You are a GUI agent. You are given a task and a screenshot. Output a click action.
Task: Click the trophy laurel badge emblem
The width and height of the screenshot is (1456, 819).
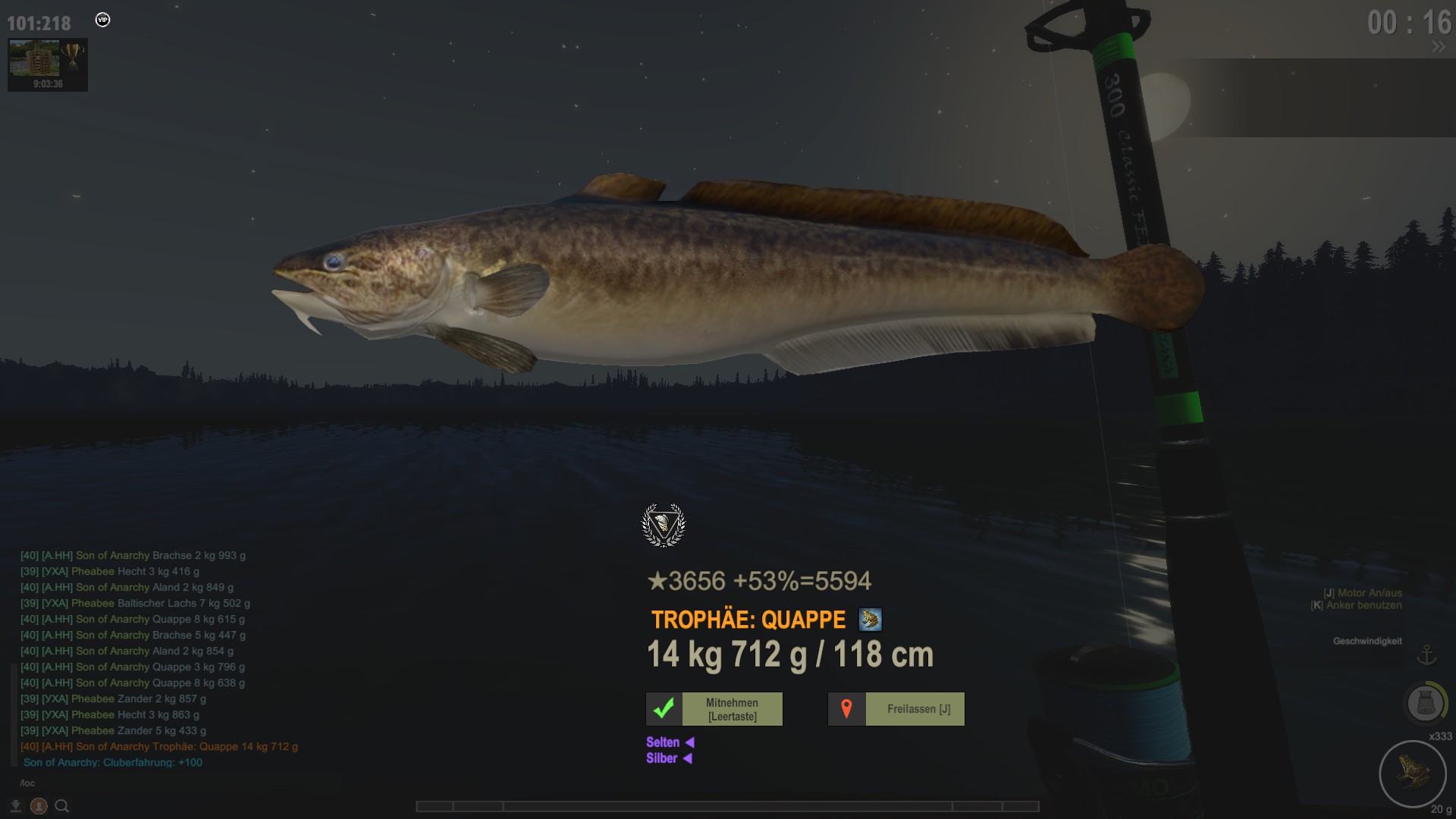pos(664,525)
